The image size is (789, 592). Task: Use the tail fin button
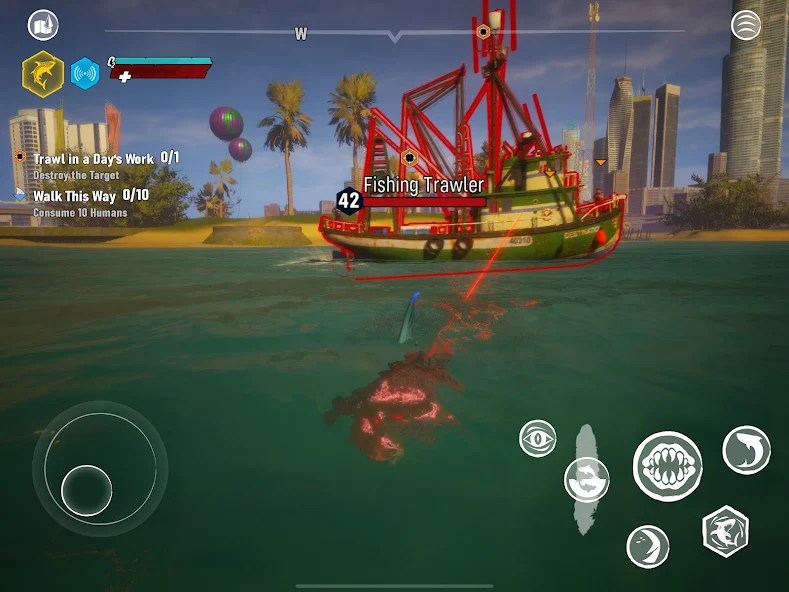648,546
